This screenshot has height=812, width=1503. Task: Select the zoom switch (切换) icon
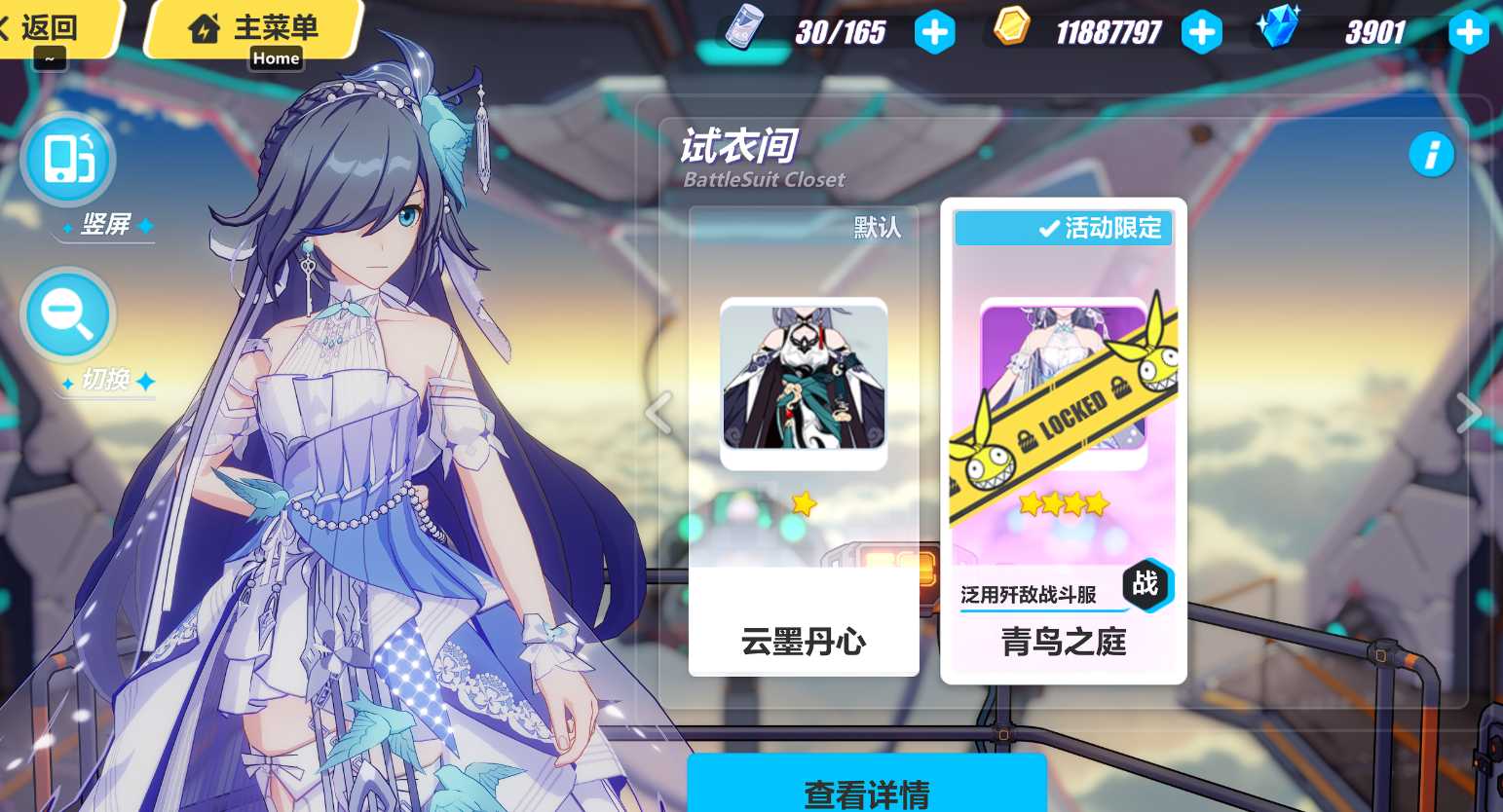tap(67, 314)
